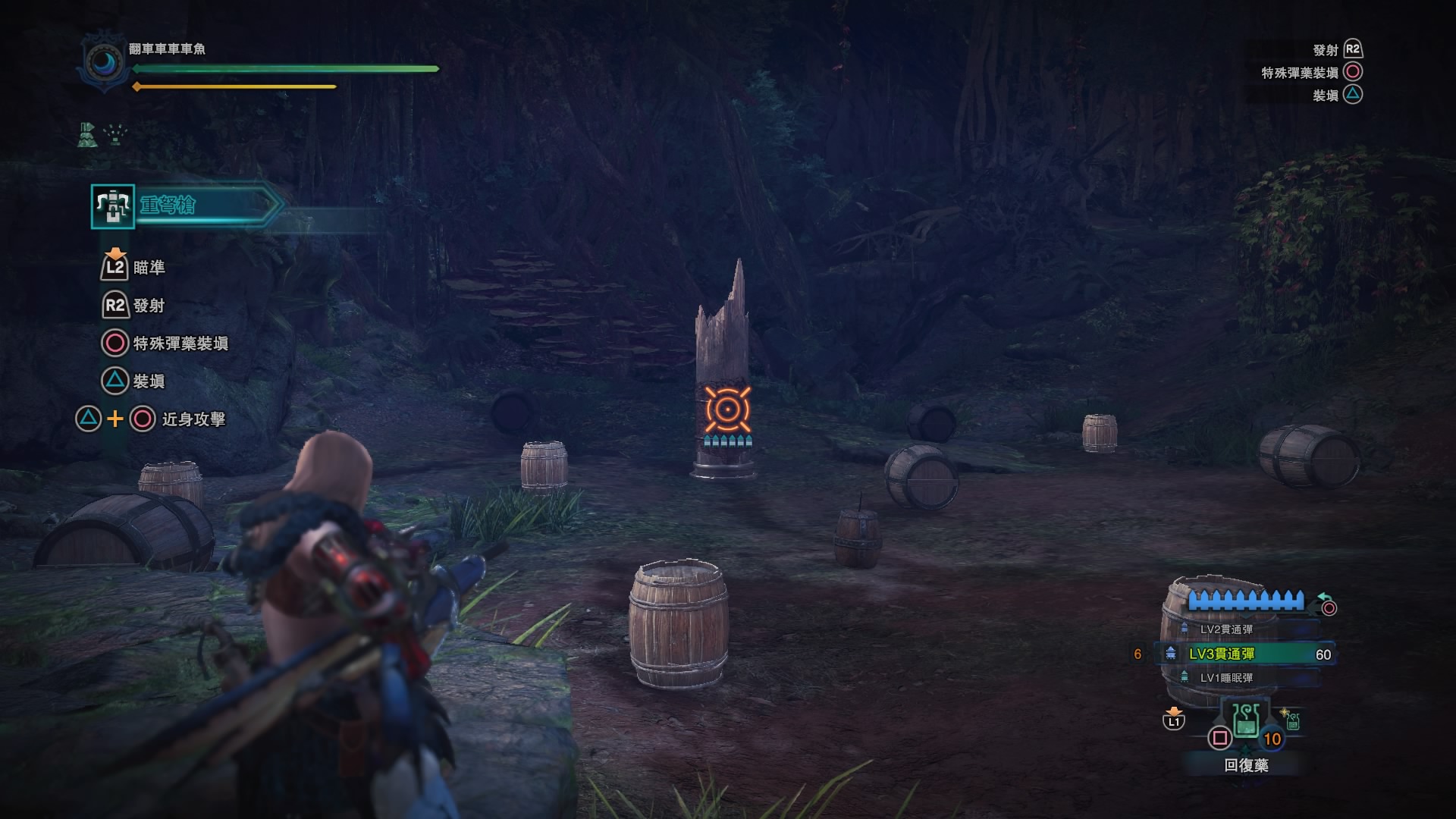Click the monster icon next to 翻車車車車魚
Image resolution: width=1456 pixels, height=819 pixels.
[104, 61]
